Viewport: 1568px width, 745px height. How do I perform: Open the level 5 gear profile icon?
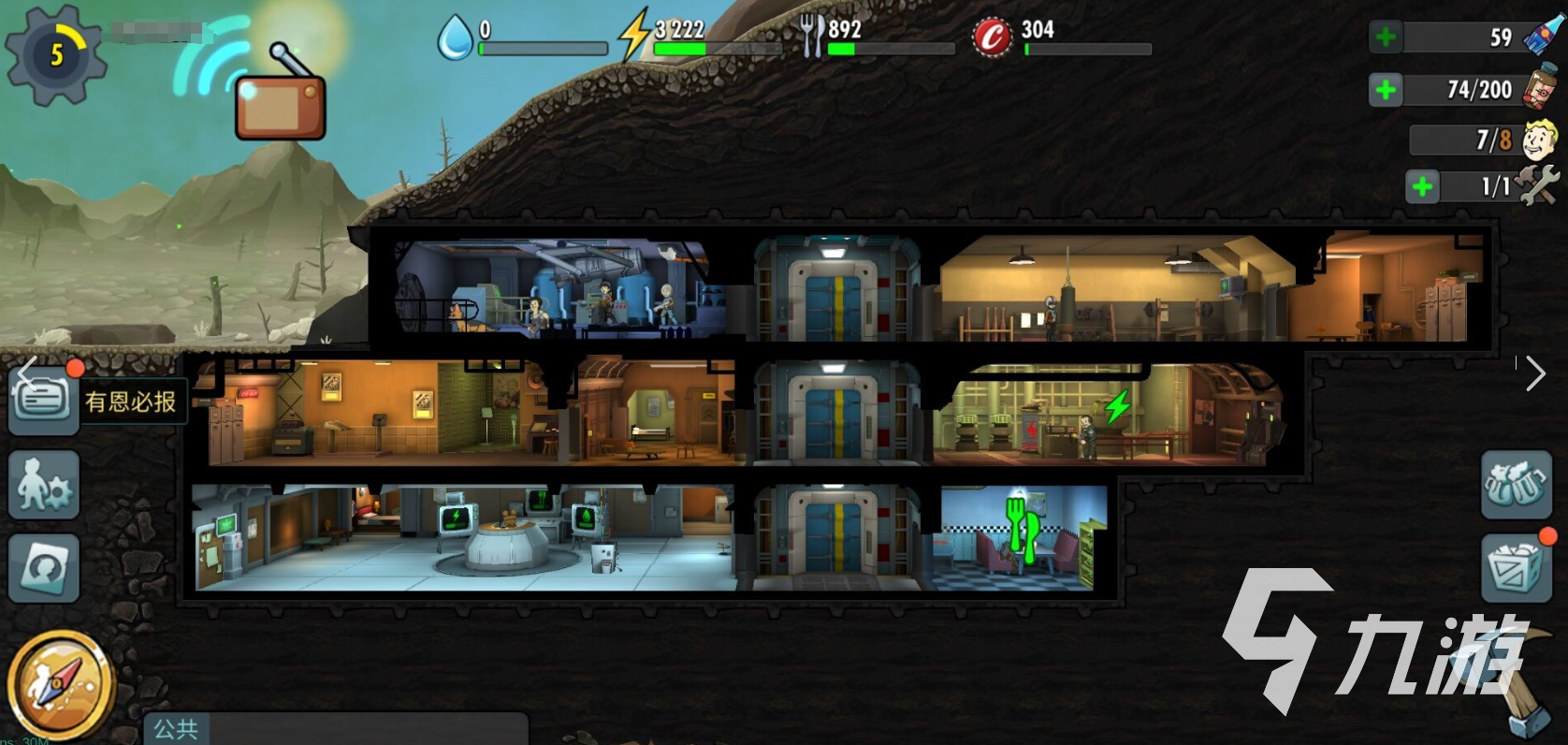54,54
